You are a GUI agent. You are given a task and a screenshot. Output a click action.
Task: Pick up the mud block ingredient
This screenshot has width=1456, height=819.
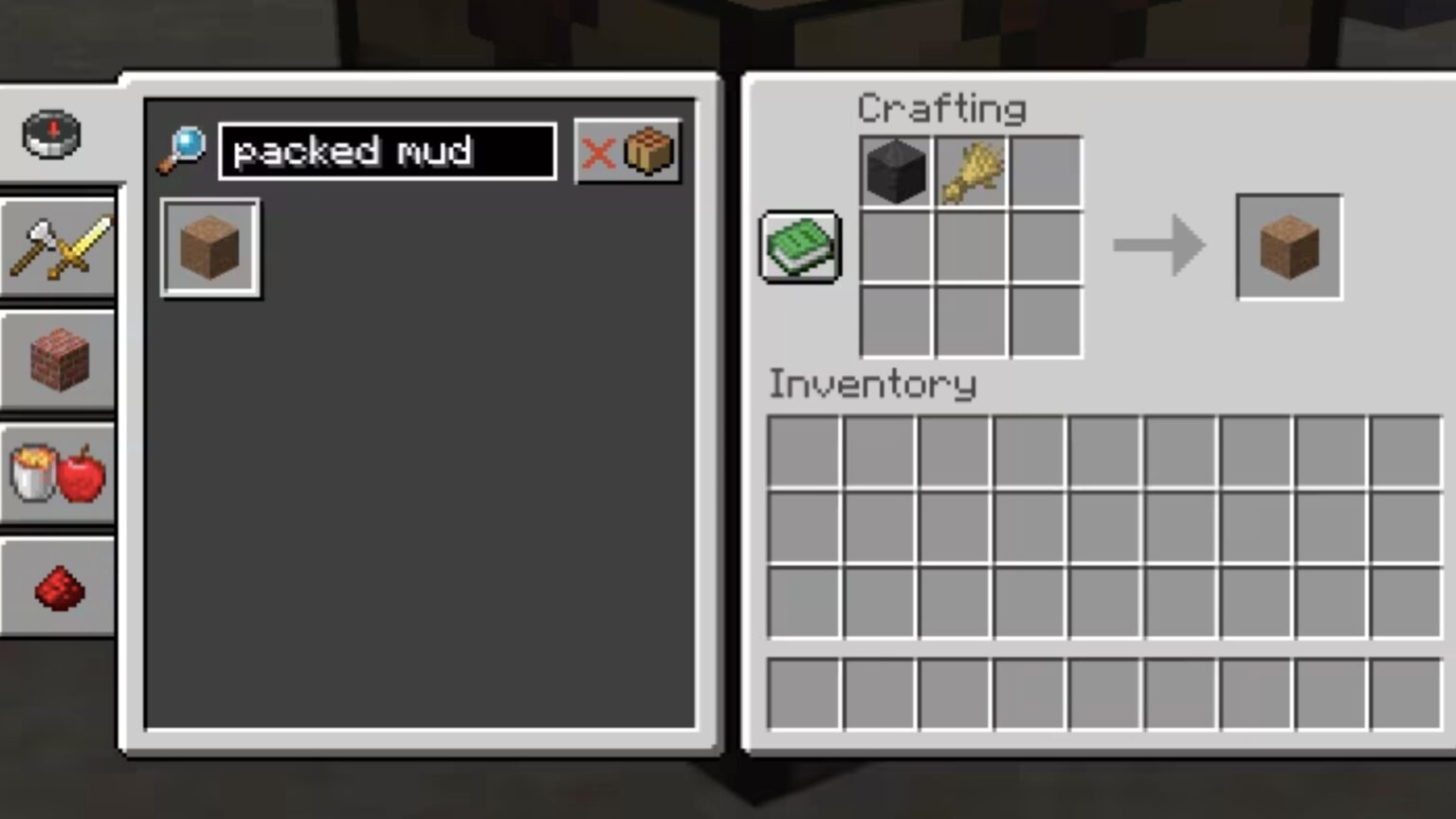895,172
